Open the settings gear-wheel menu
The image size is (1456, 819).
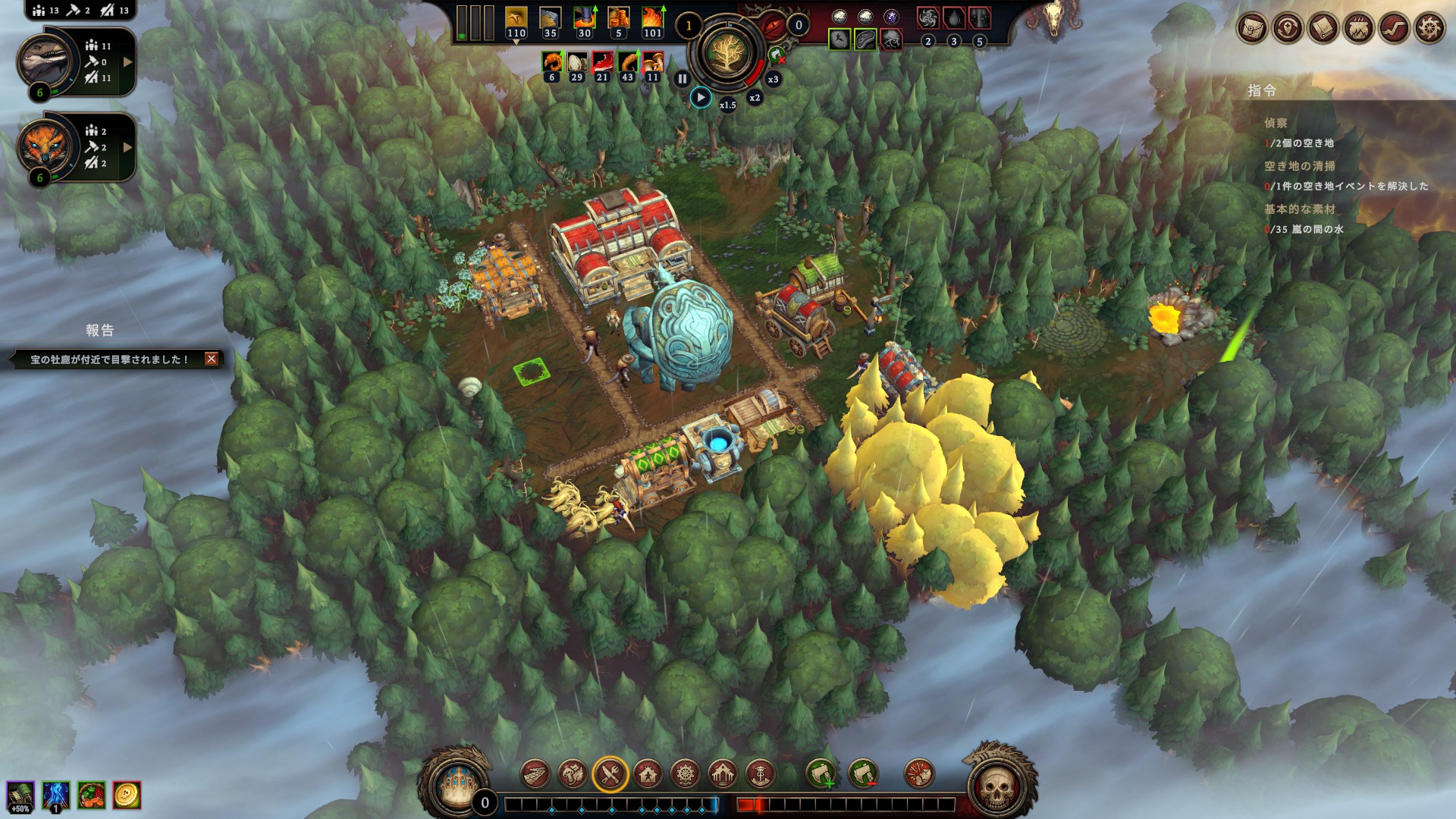1429,29
